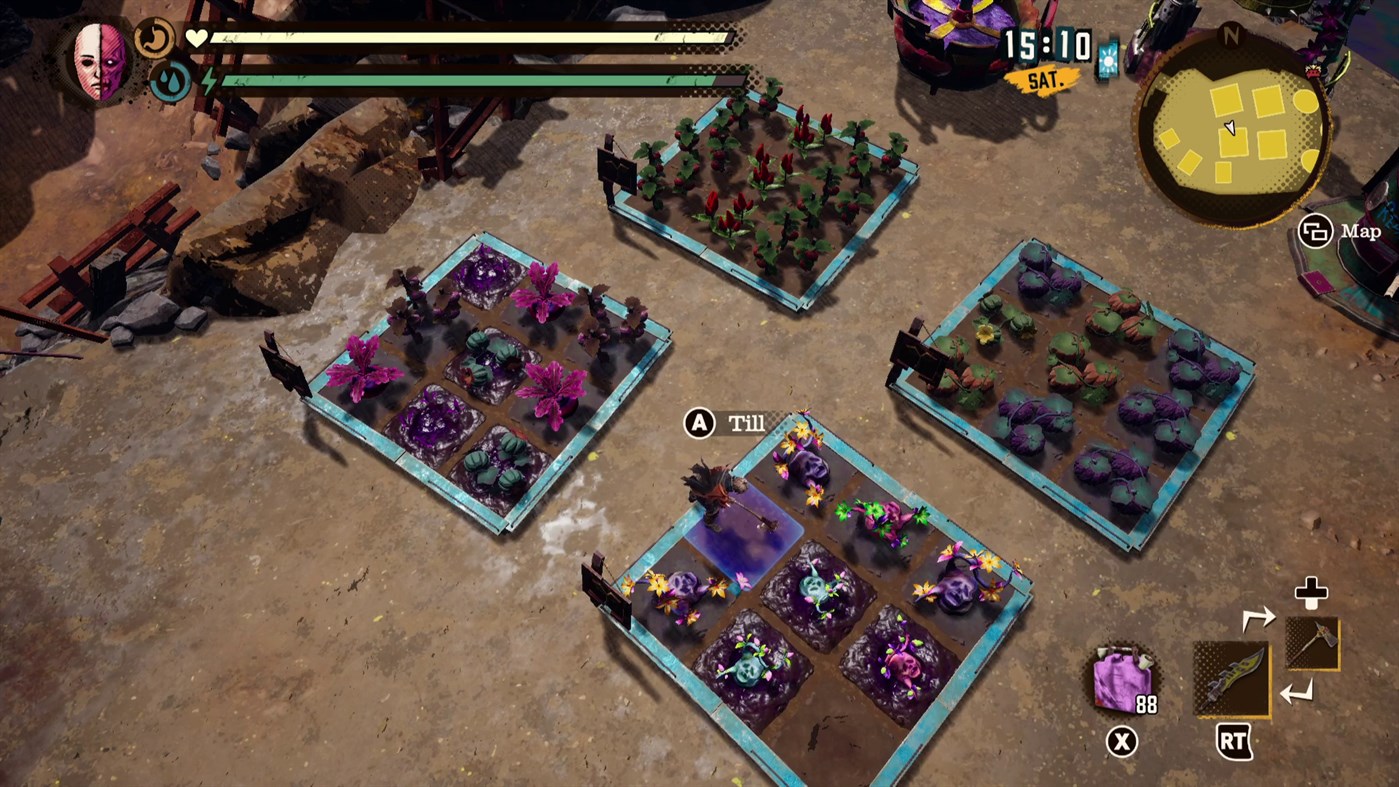Click the snowflake icon beside the clock
Image resolution: width=1399 pixels, height=787 pixels.
coord(1110,61)
